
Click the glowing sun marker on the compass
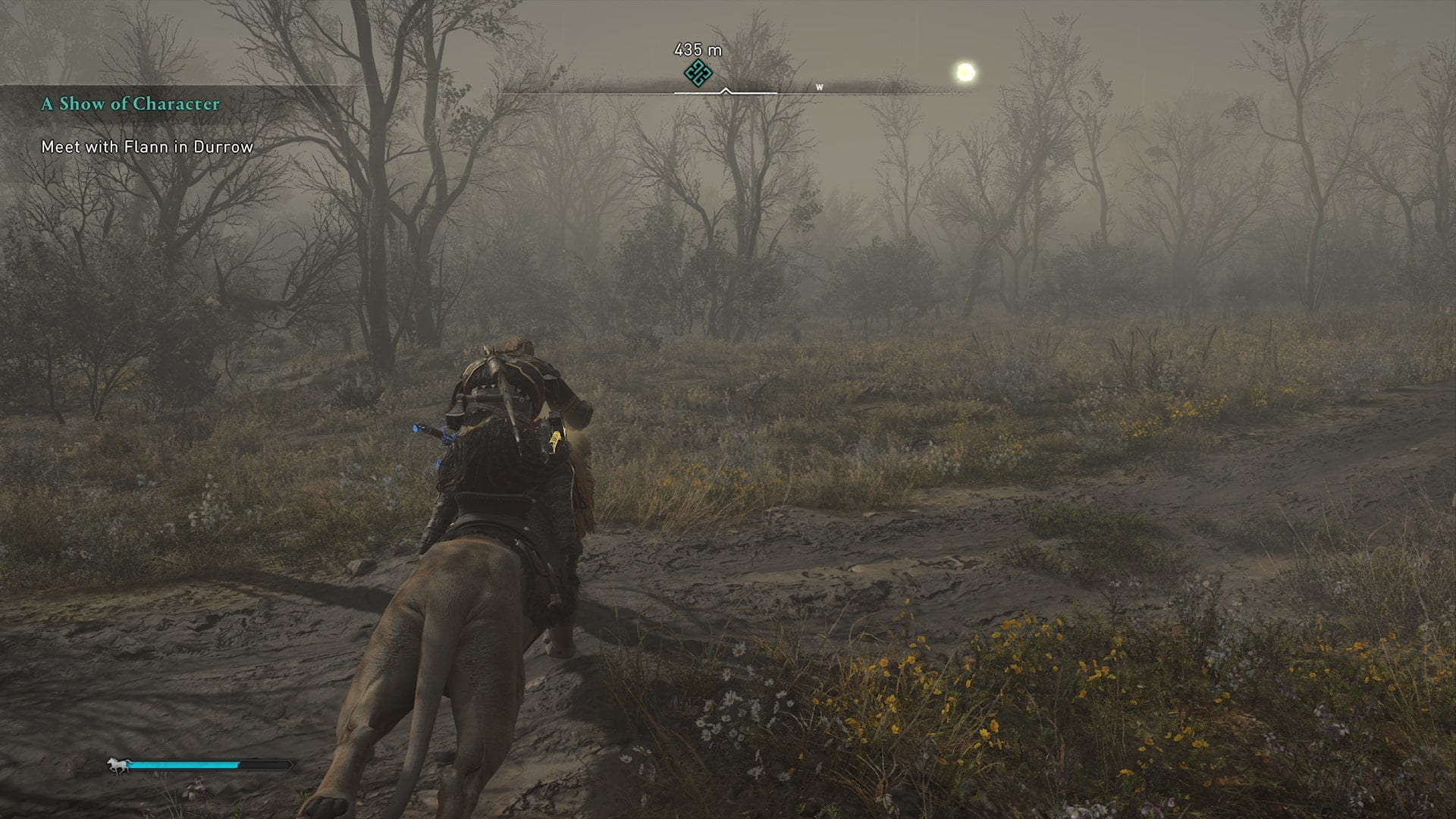click(965, 73)
